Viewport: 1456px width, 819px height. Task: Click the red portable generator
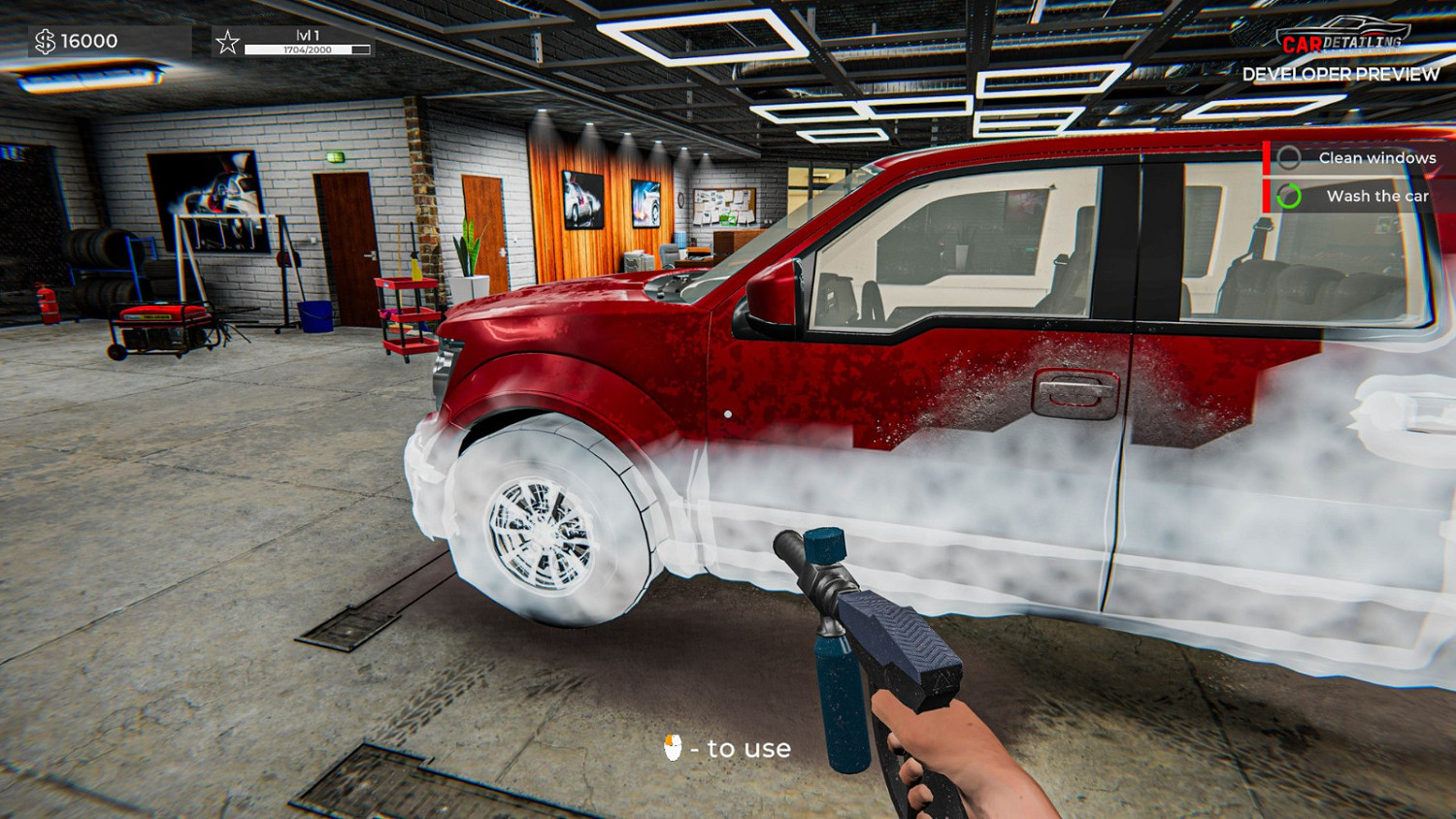pyautogui.click(x=163, y=323)
